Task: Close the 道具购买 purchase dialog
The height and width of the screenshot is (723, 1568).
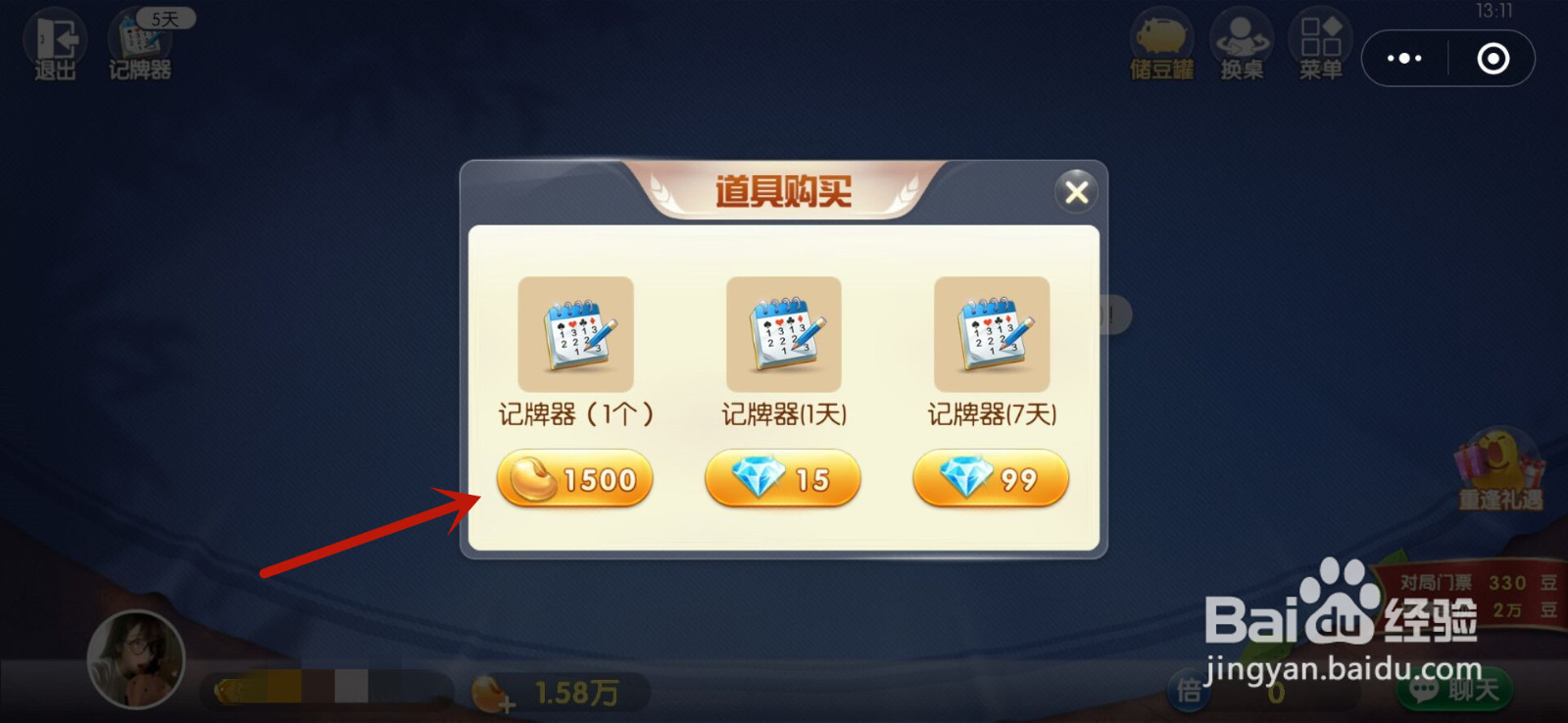Action: point(1076,192)
